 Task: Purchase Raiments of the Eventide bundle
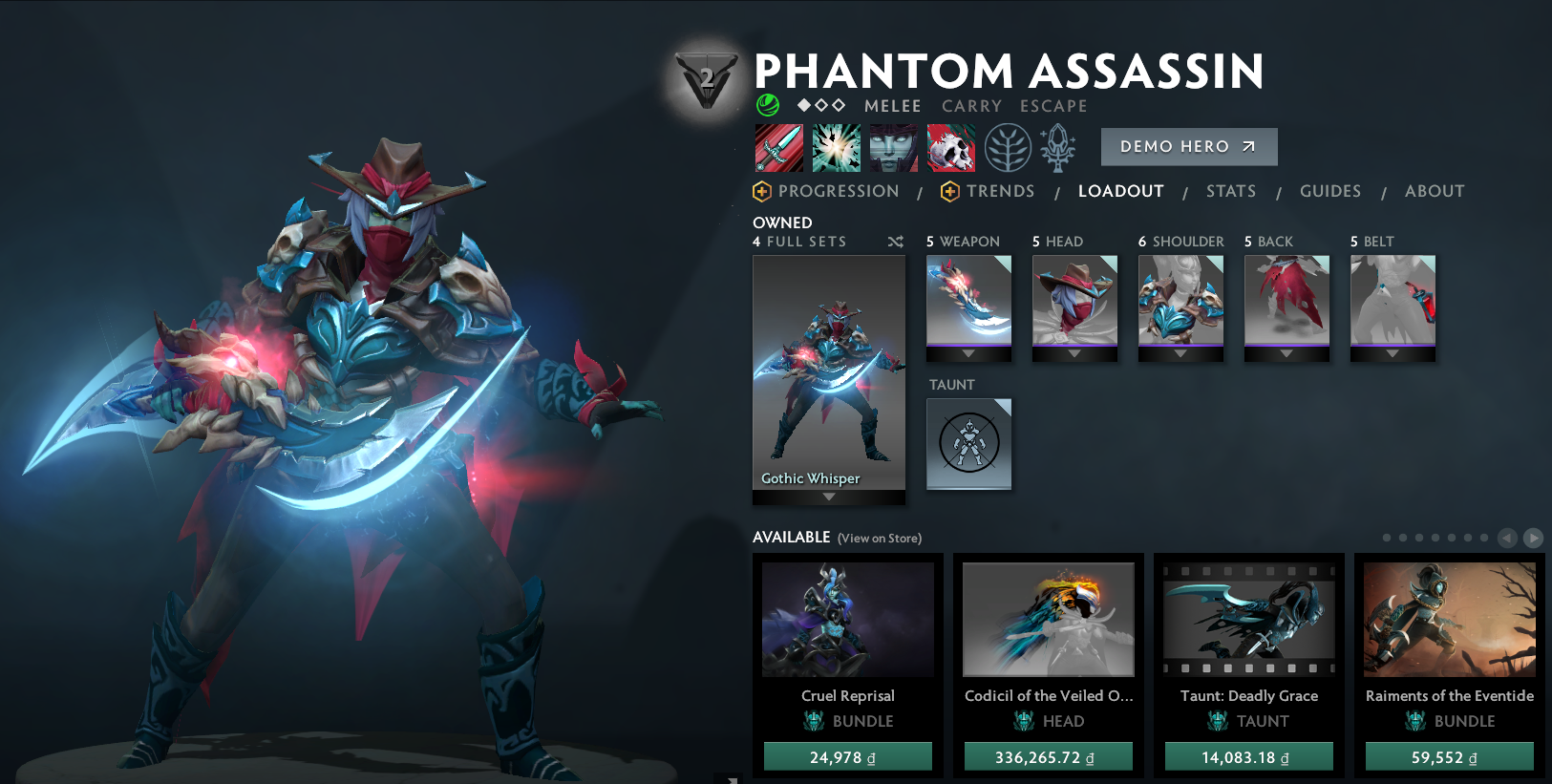pyautogui.click(x=1449, y=757)
